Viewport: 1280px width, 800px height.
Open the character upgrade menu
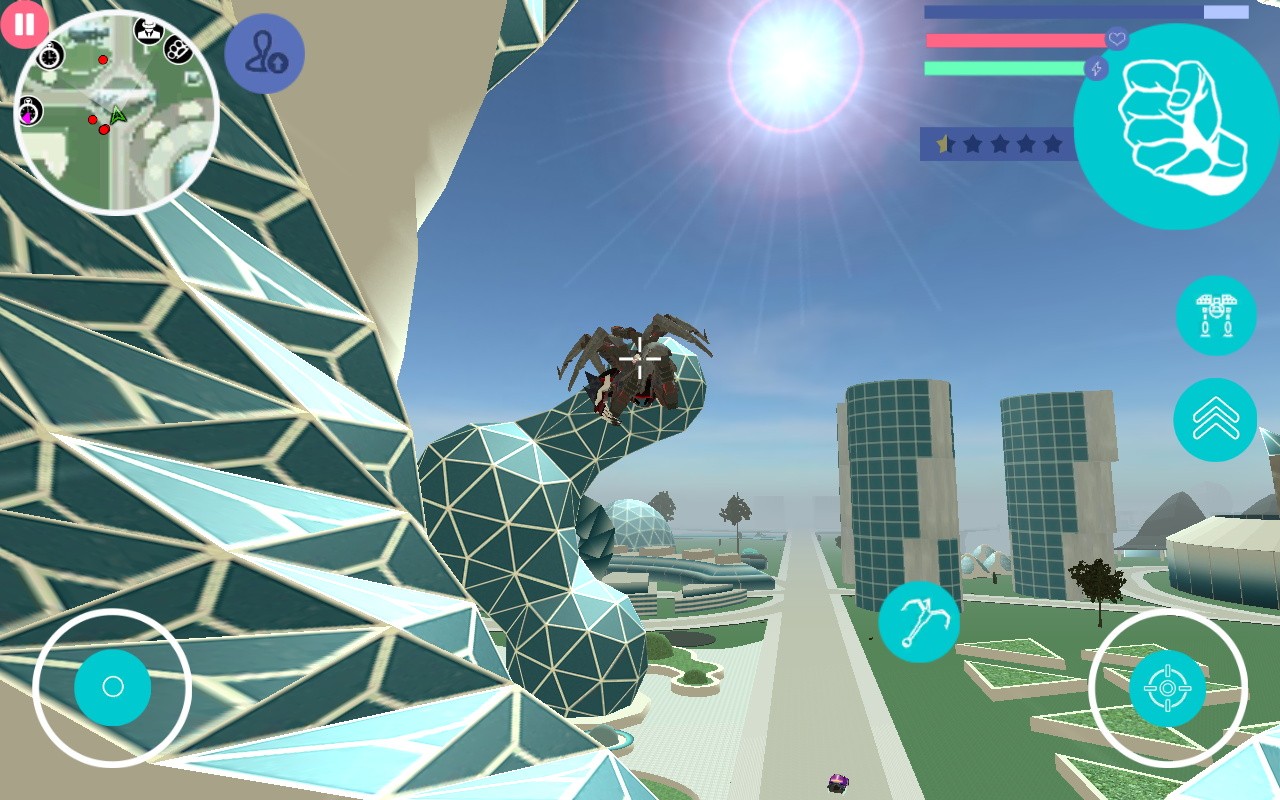pyautogui.click(x=265, y=53)
